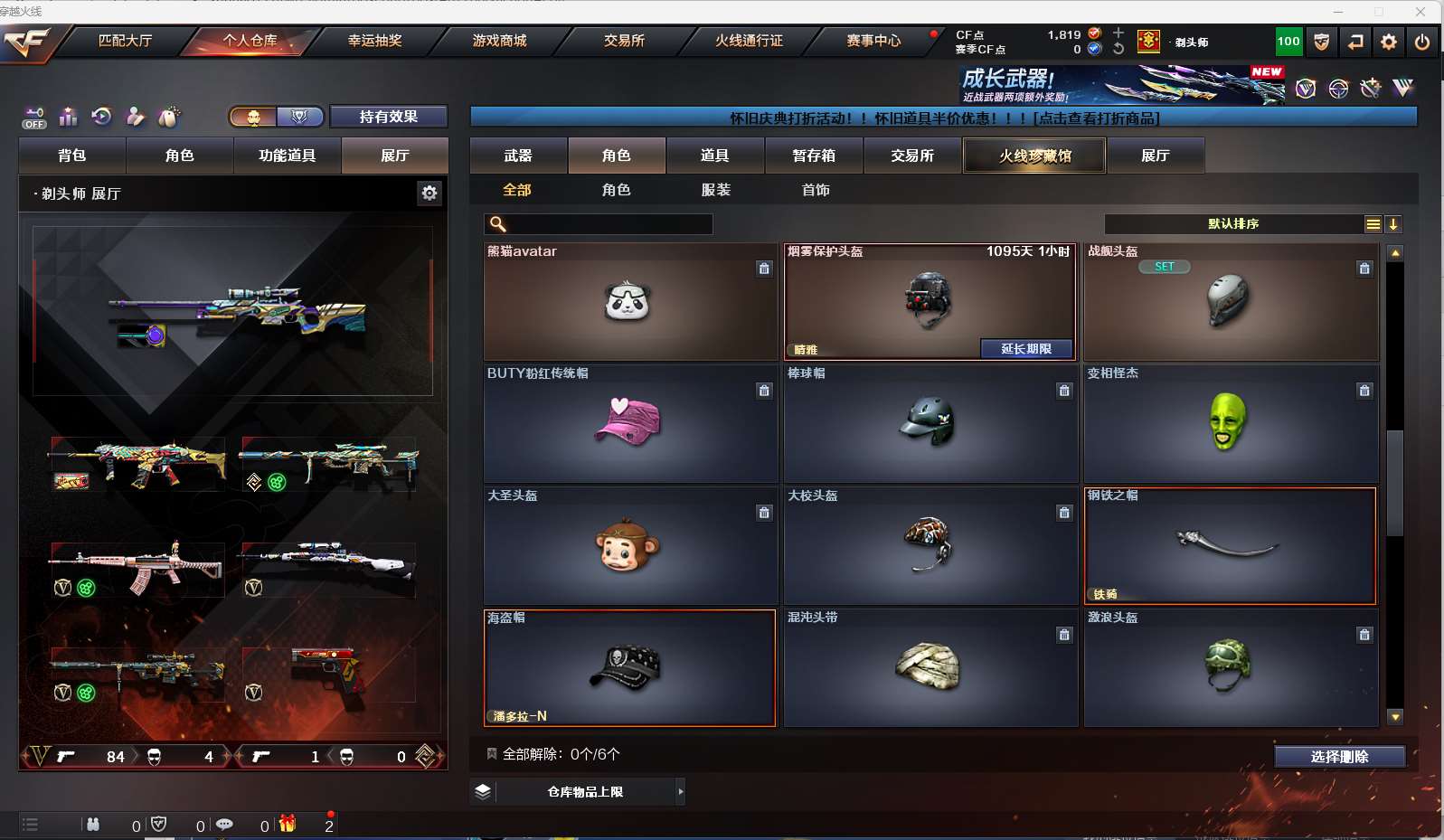The width and height of the screenshot is (1444, 840).
Task: Filter items by 首饰 accessories
Action: [815, 190]
